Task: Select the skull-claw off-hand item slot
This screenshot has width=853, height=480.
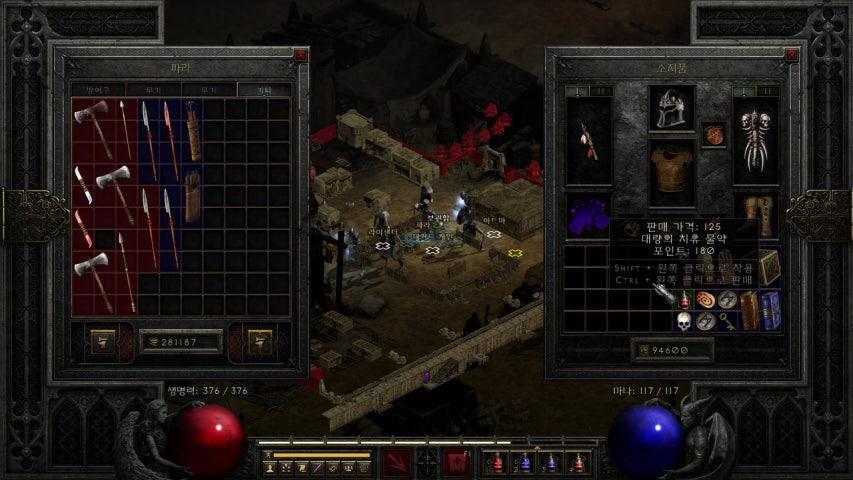Action: pos(755,140)
